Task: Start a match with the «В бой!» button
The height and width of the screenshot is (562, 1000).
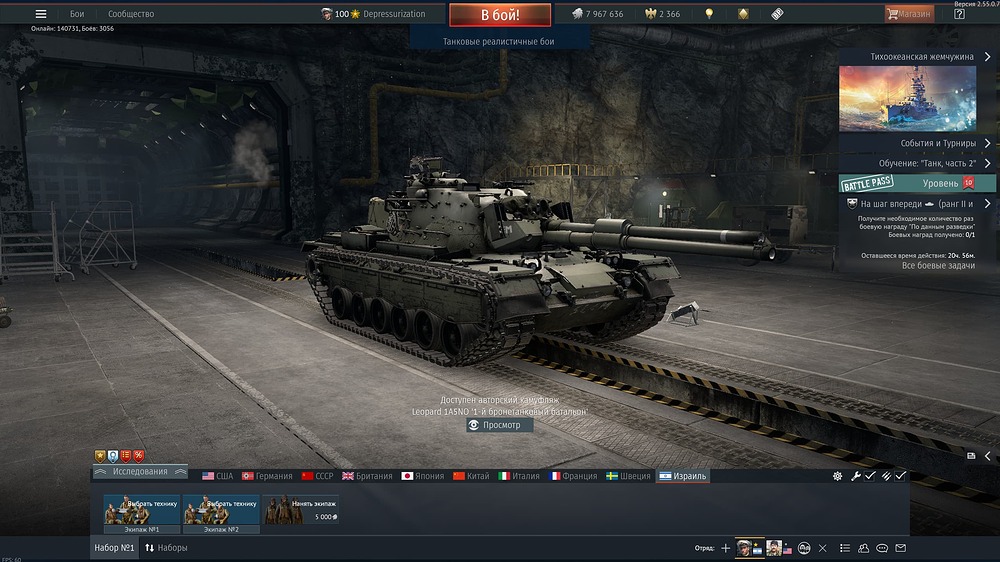Action: point(499,15)
